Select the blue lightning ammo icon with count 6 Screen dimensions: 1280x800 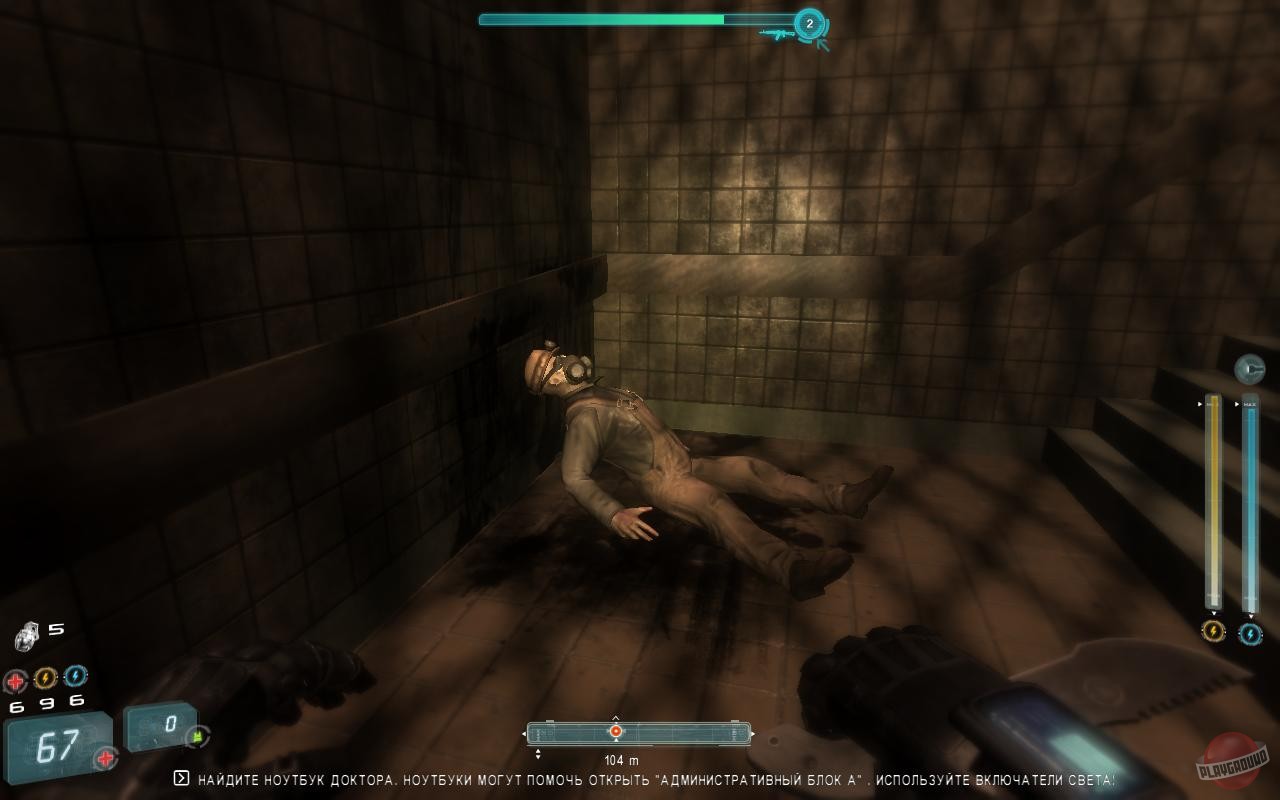coord(76,677)
